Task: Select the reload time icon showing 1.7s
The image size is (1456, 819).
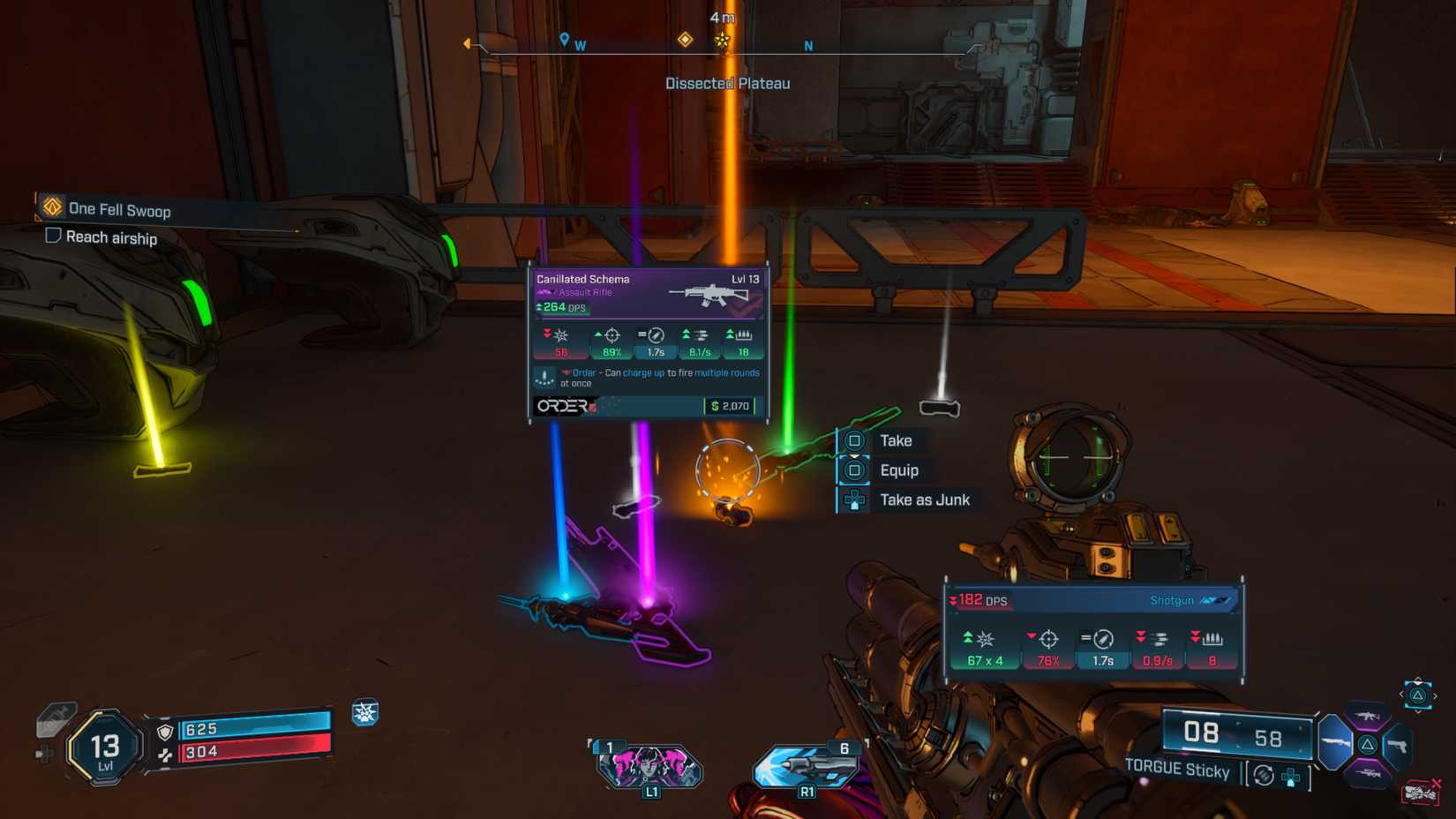Action: pos(656,336)
